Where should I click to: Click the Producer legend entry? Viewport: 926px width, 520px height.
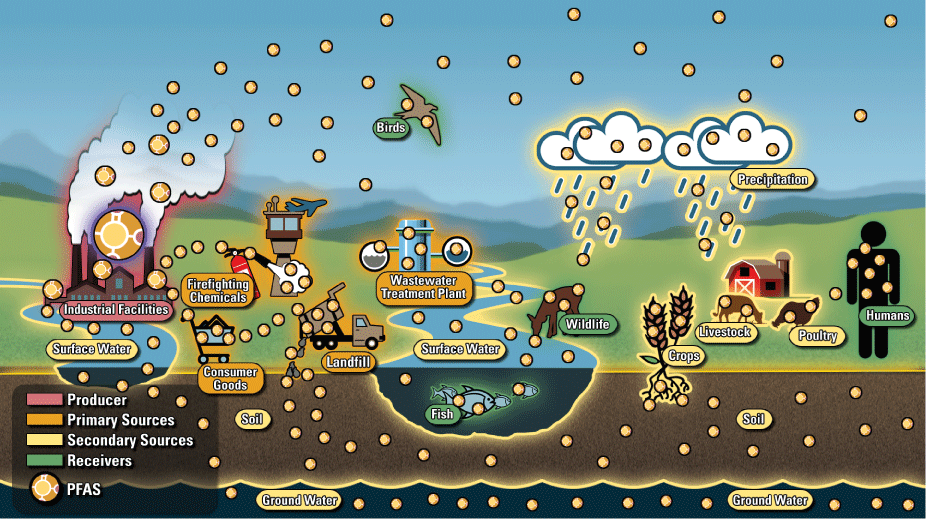click(96, 400)
